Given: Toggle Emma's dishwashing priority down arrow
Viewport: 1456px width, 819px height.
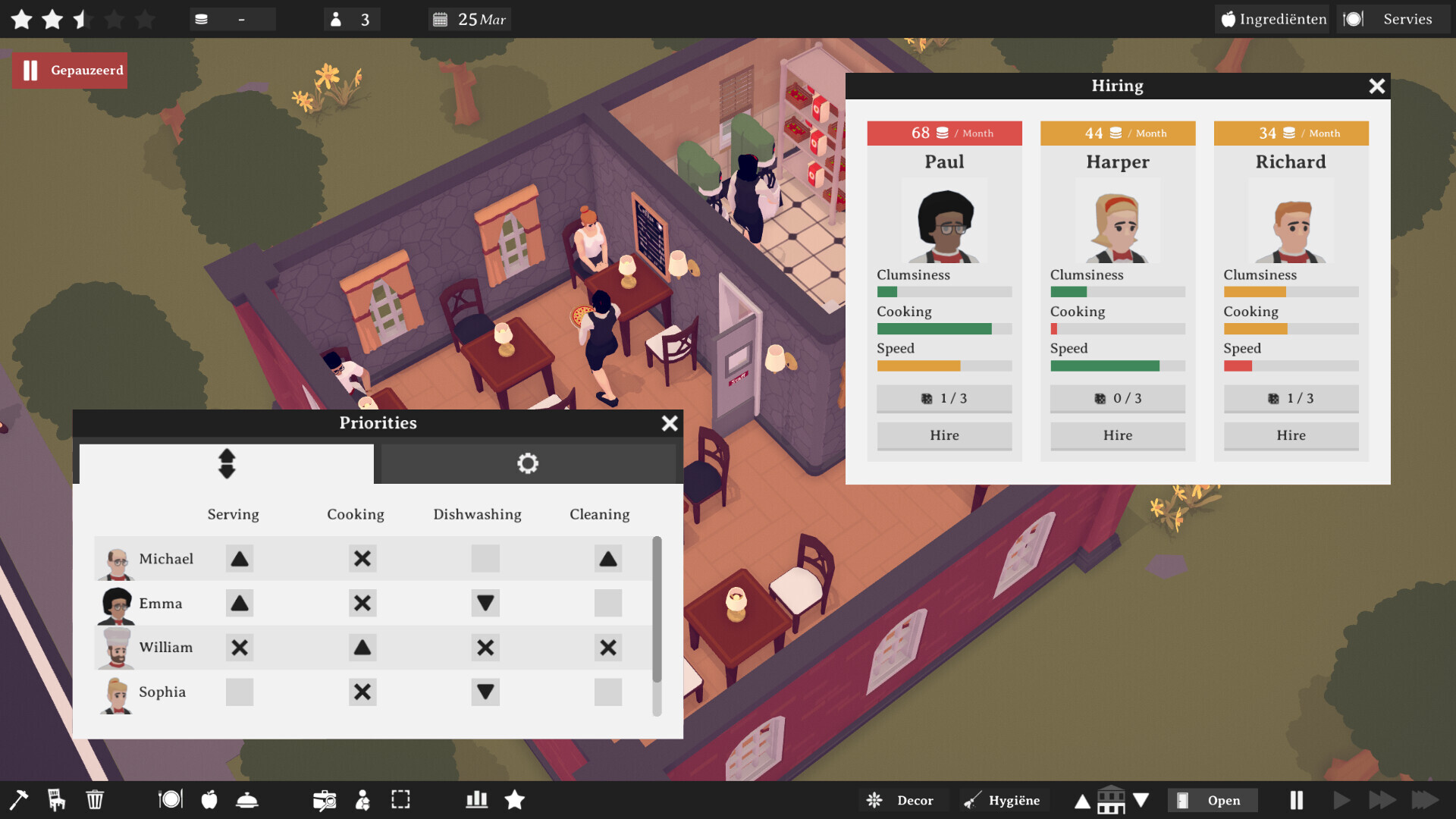Looking at the screenshot, I should [485, 603].
